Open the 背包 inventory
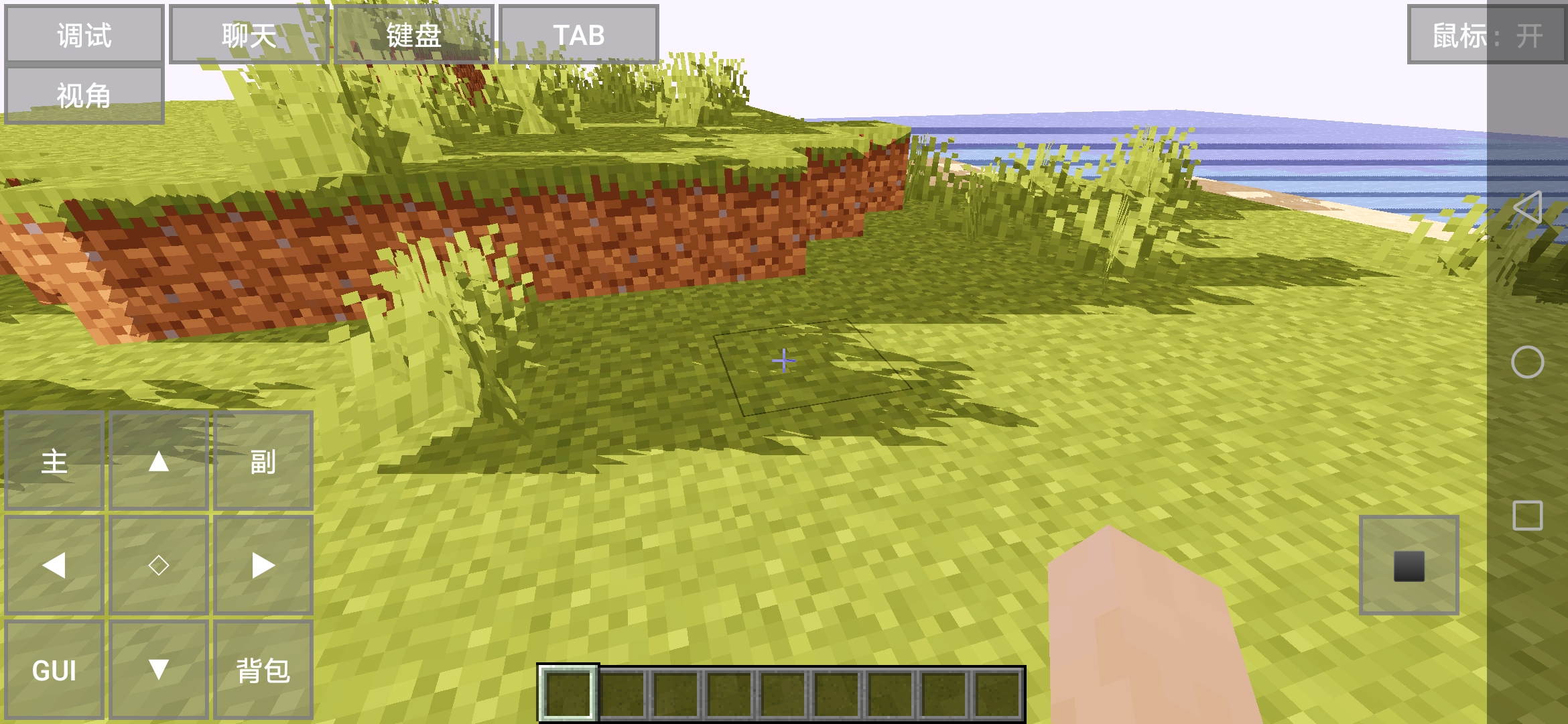The image size is (1568, 724). pyautogui.click(x=264, y=669)
